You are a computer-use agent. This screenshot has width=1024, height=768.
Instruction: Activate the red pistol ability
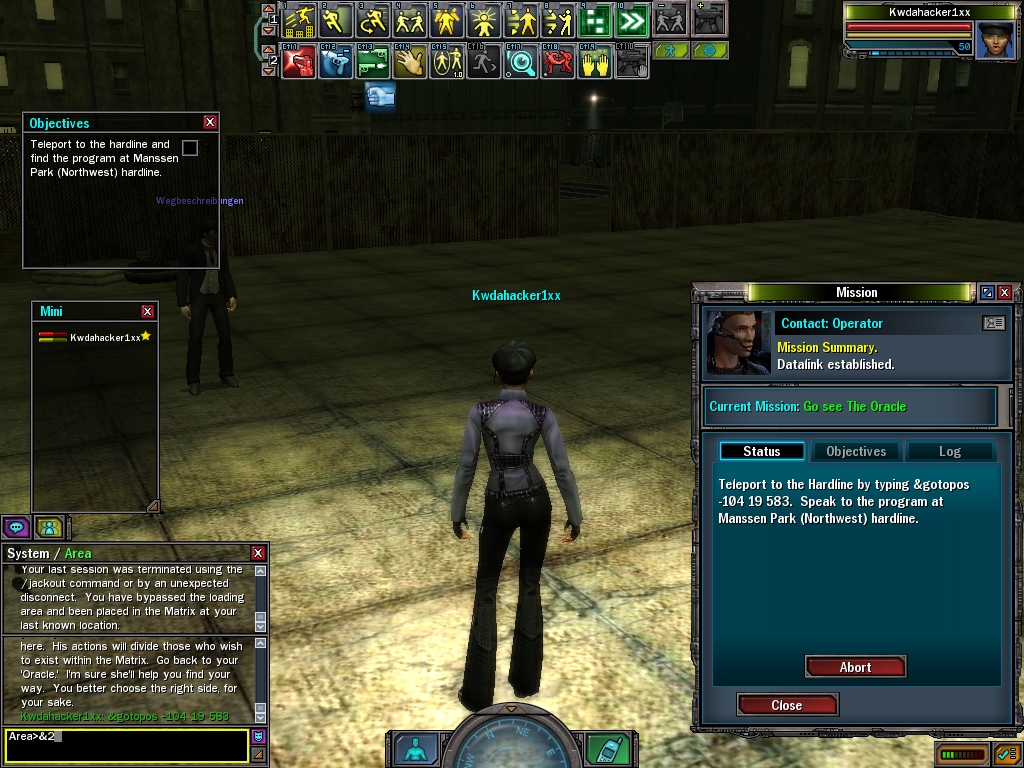[297, 62]
